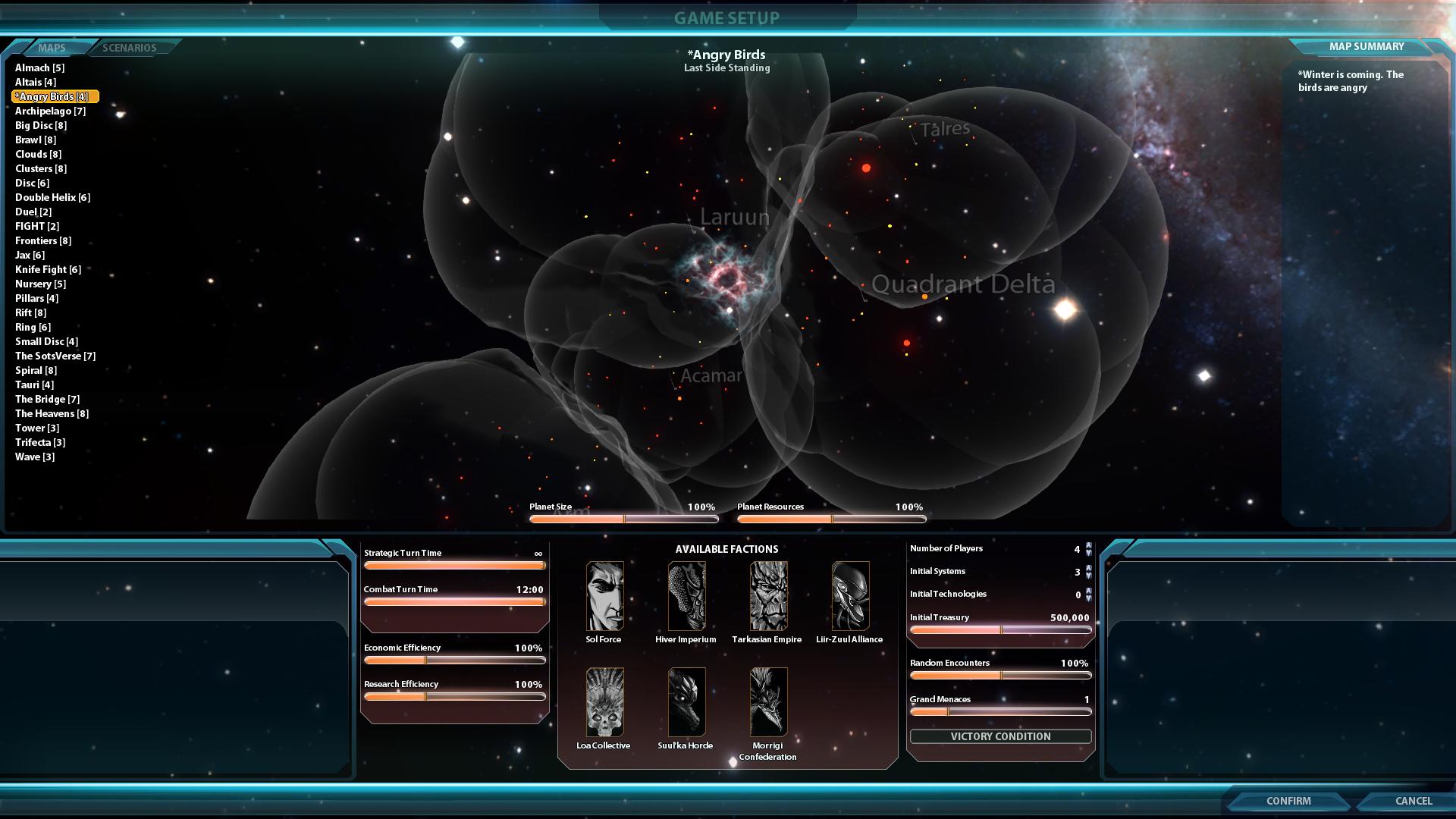Toggle the Hiver Imperium faction portrait
Image resolution: width=1456 pixels, height=819 pixels.
(x=686, y=596)
